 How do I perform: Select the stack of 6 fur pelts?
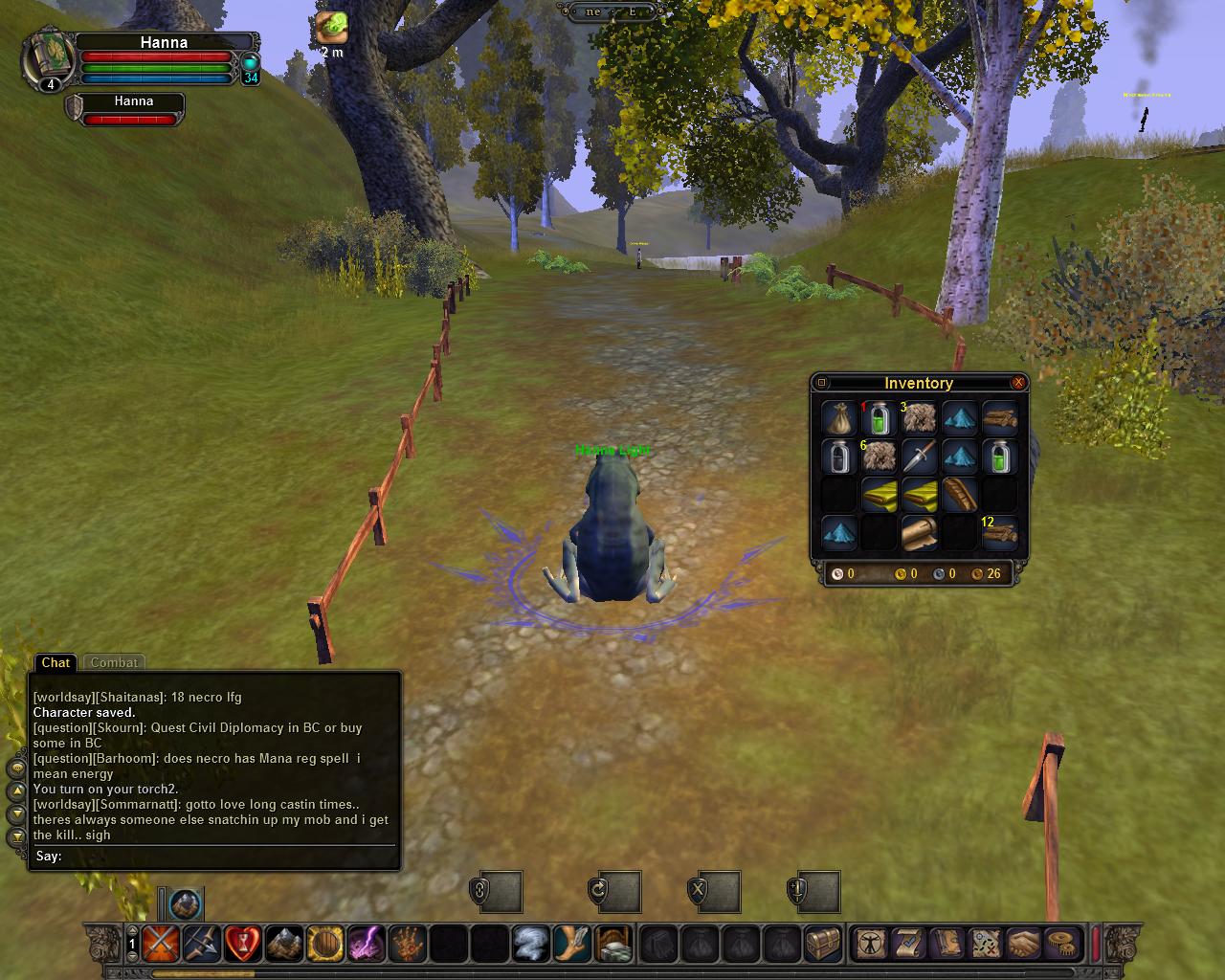coord(879,457)
